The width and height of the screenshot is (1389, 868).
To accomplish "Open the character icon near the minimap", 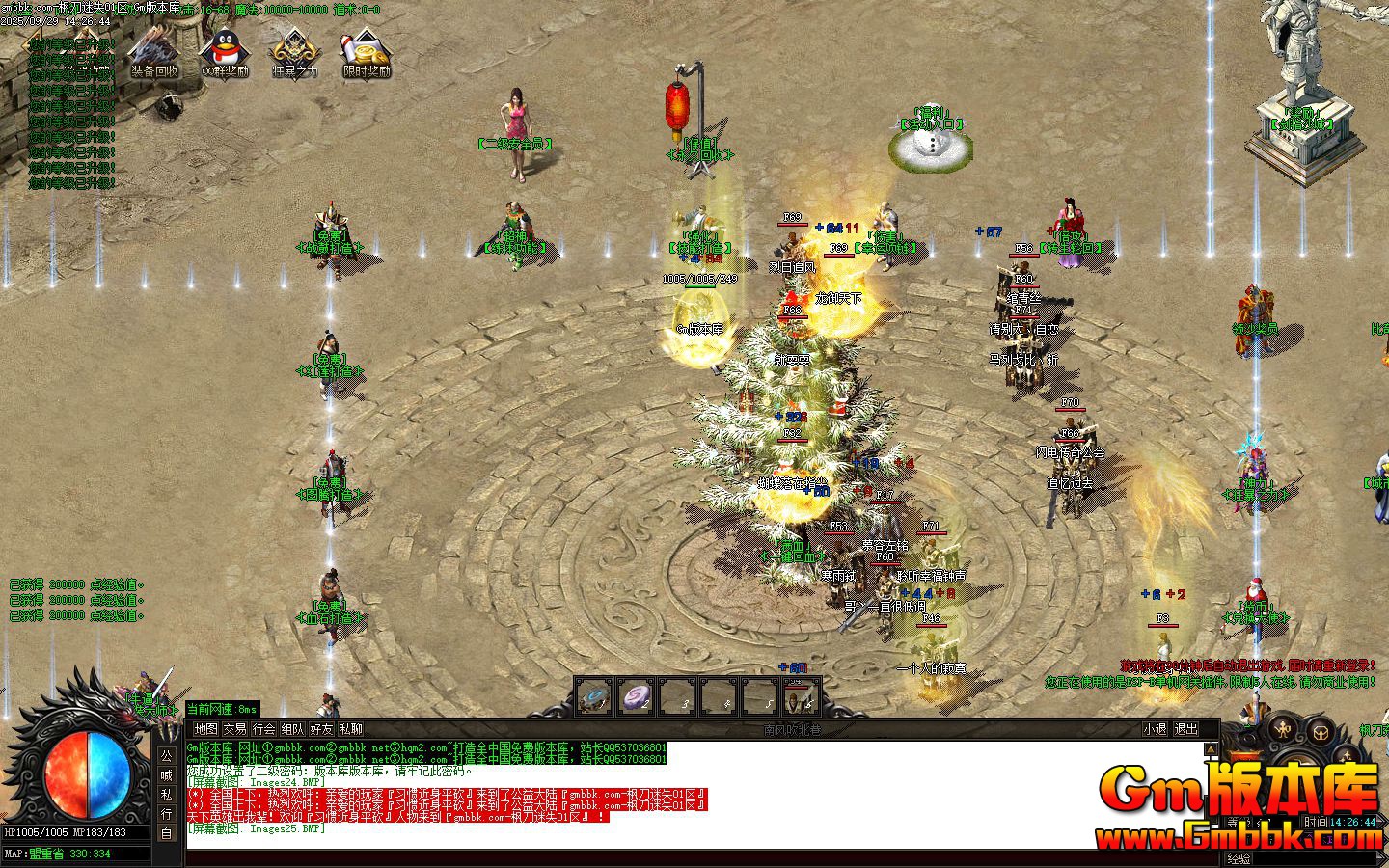I will click(x=1284, y=728).
